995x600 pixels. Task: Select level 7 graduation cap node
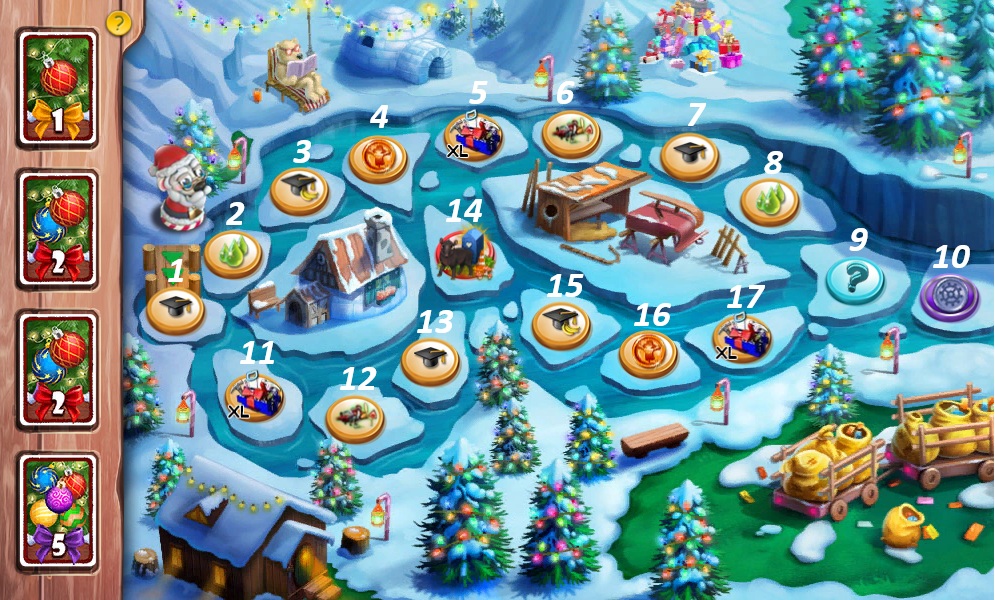click(690, 155)
